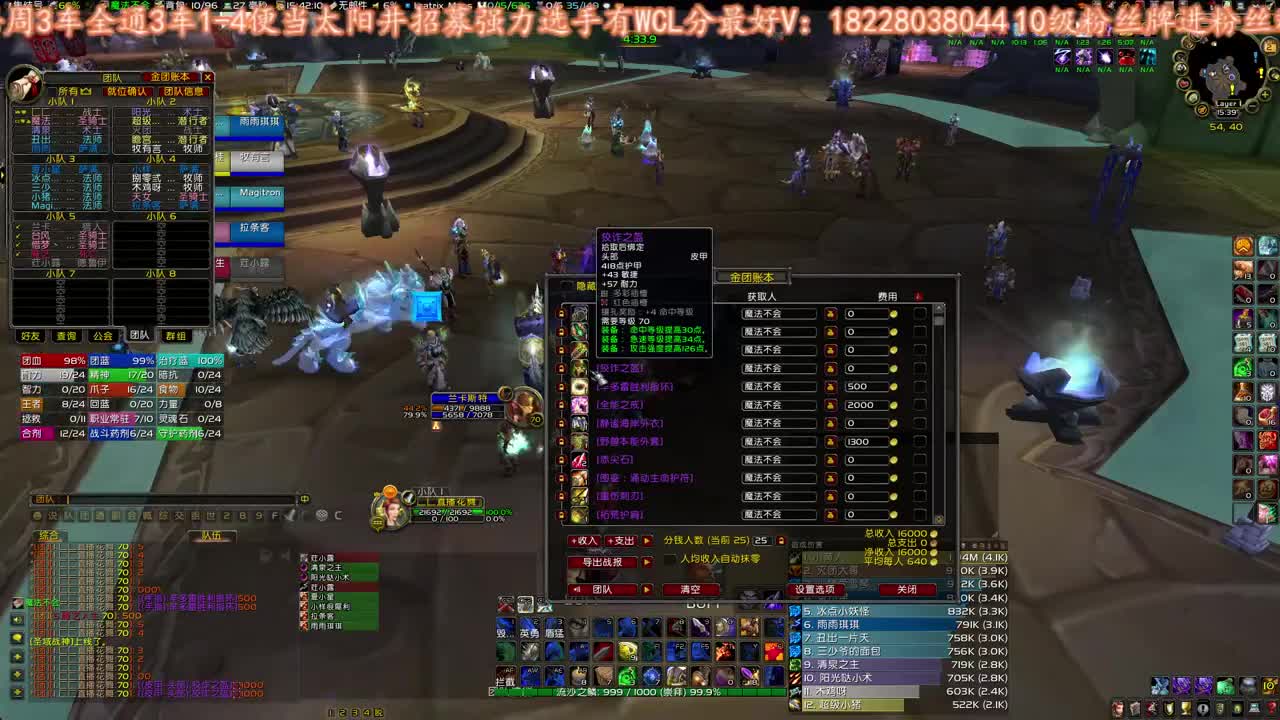Image resolution: width=1280 pixels, height=720 pixels.
Task: Switch to the 公会 tab
Action: coord(103,336)
